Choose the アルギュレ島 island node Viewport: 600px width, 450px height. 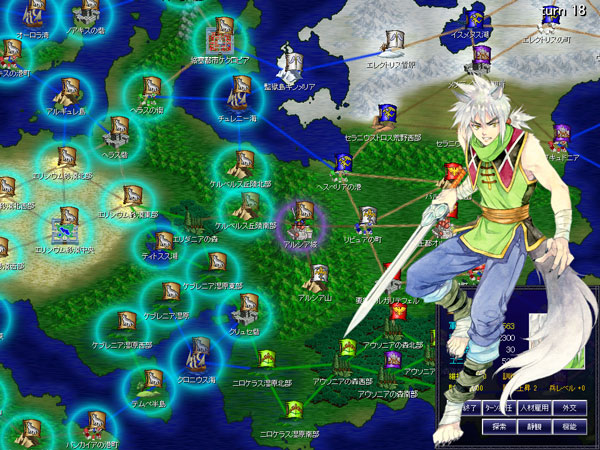(x=69, y=89)
